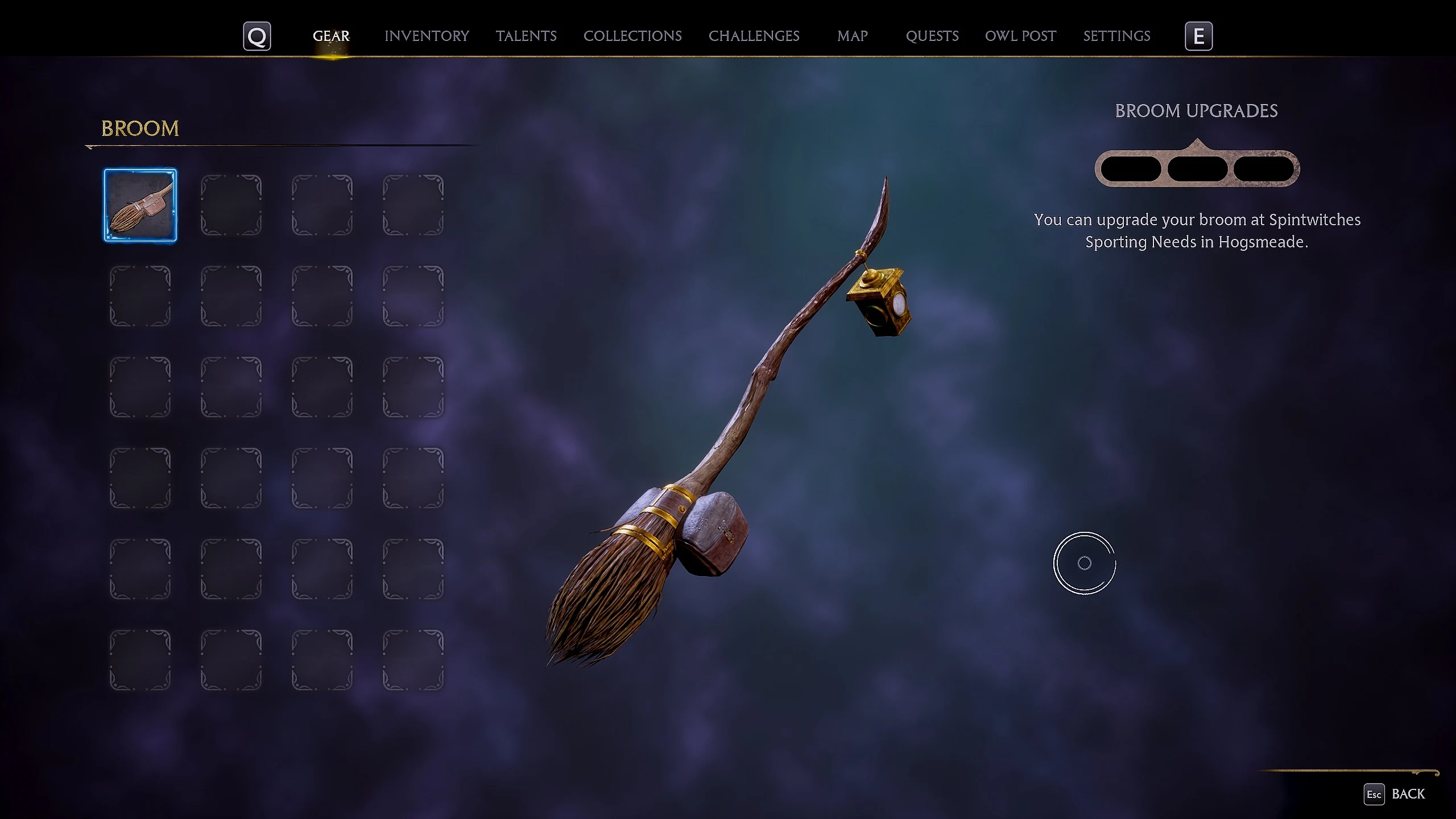Show the Collections tab
The height and width of the screenshot is (819, 1456).
[632, 36]
